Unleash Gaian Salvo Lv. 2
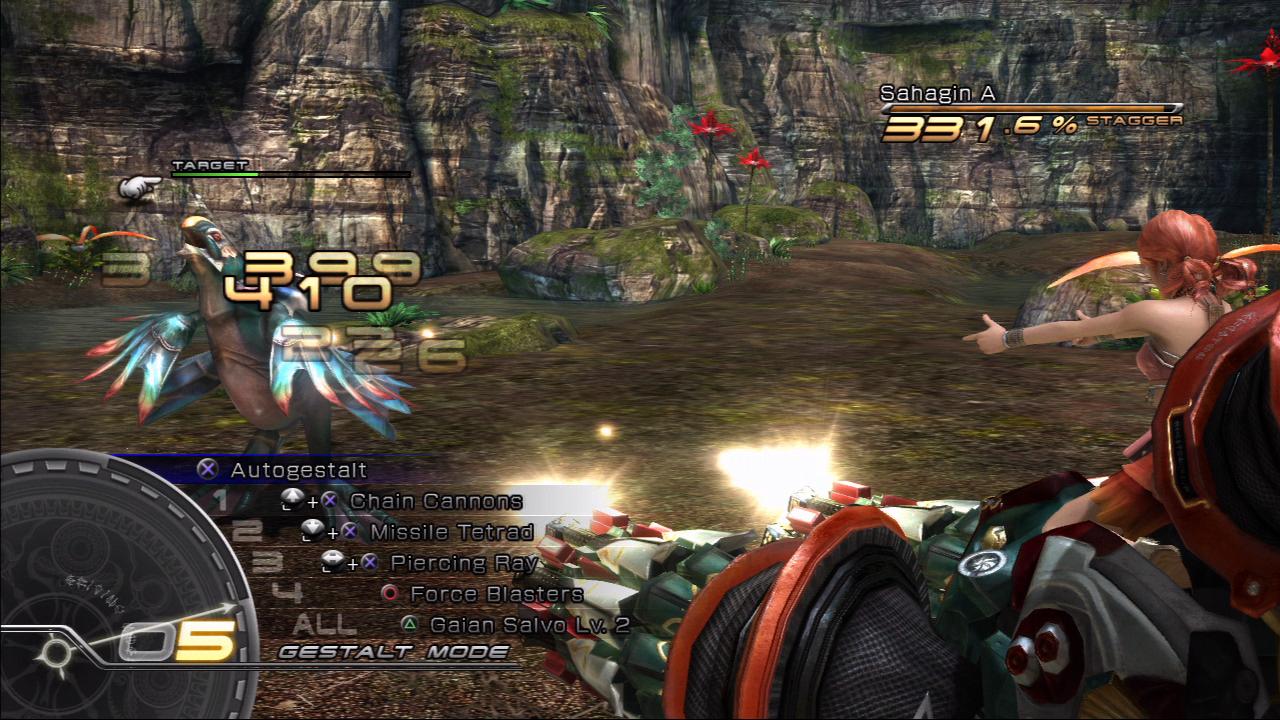Viewport: 1280px width, 720px height. [x=529, y=625]
